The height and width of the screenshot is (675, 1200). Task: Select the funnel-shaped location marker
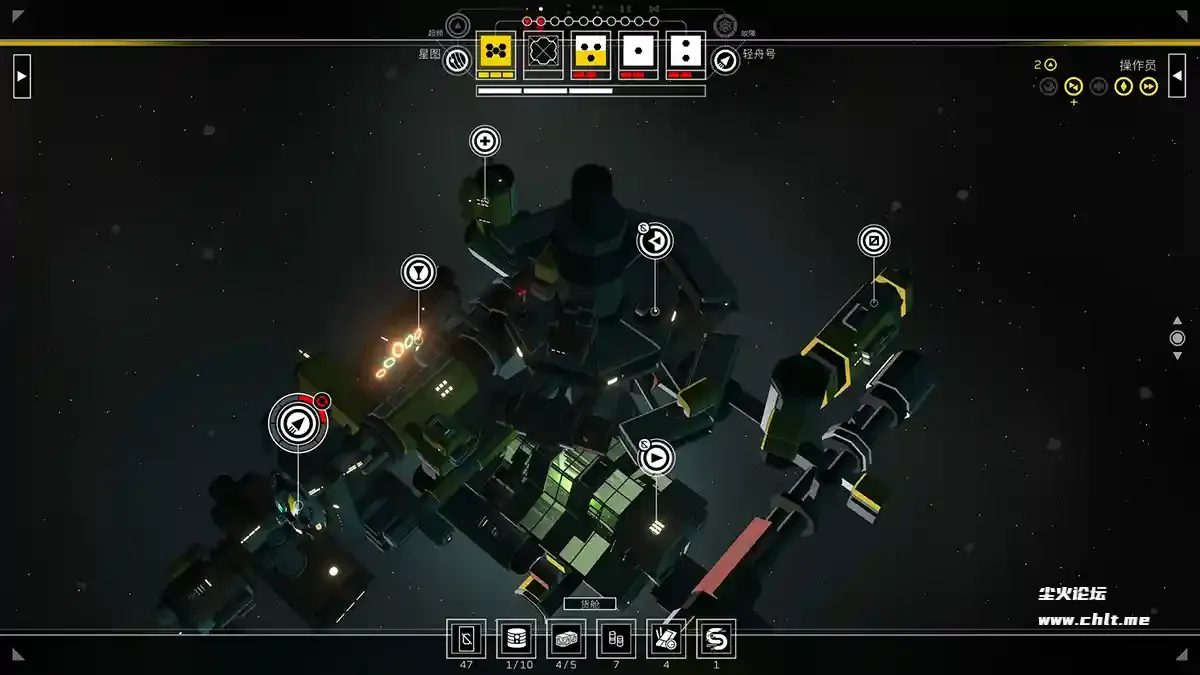coord(419,271)
